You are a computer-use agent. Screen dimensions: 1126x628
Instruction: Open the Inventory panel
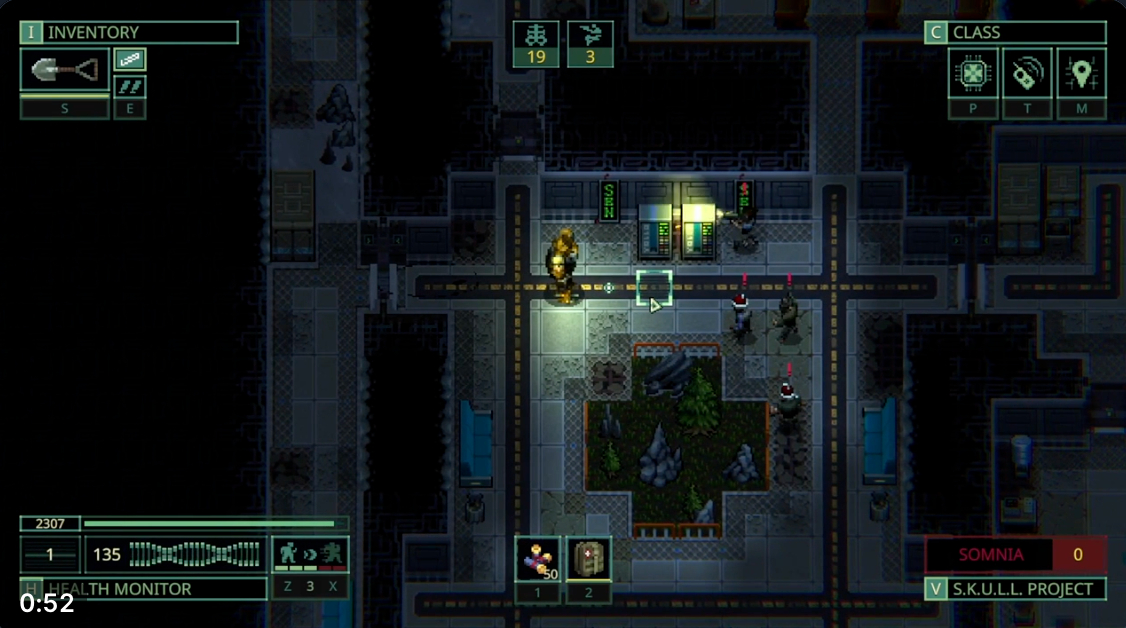click(129, 33)
